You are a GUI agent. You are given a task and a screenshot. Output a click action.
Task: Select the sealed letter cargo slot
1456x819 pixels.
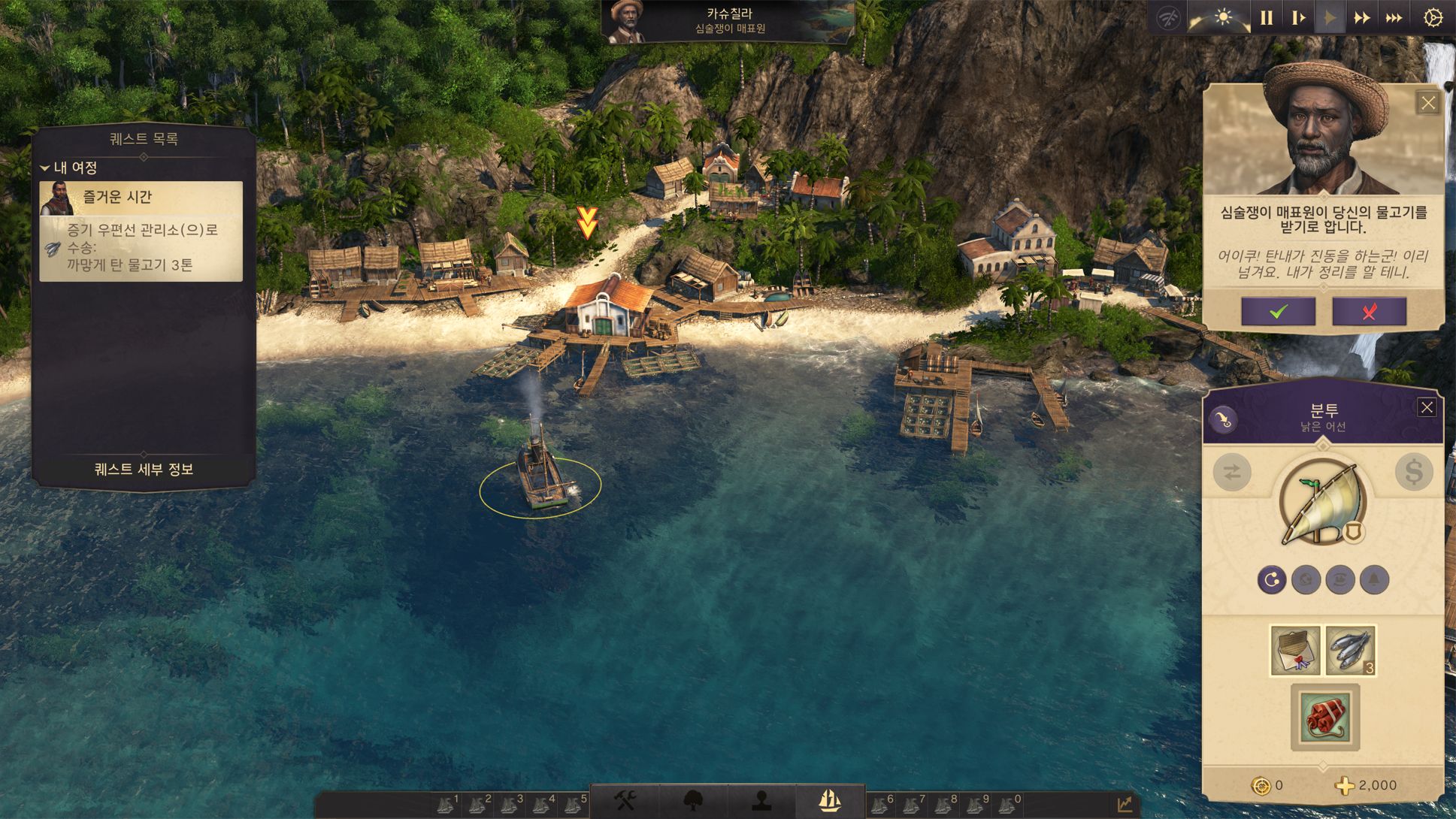(1295, 651)
